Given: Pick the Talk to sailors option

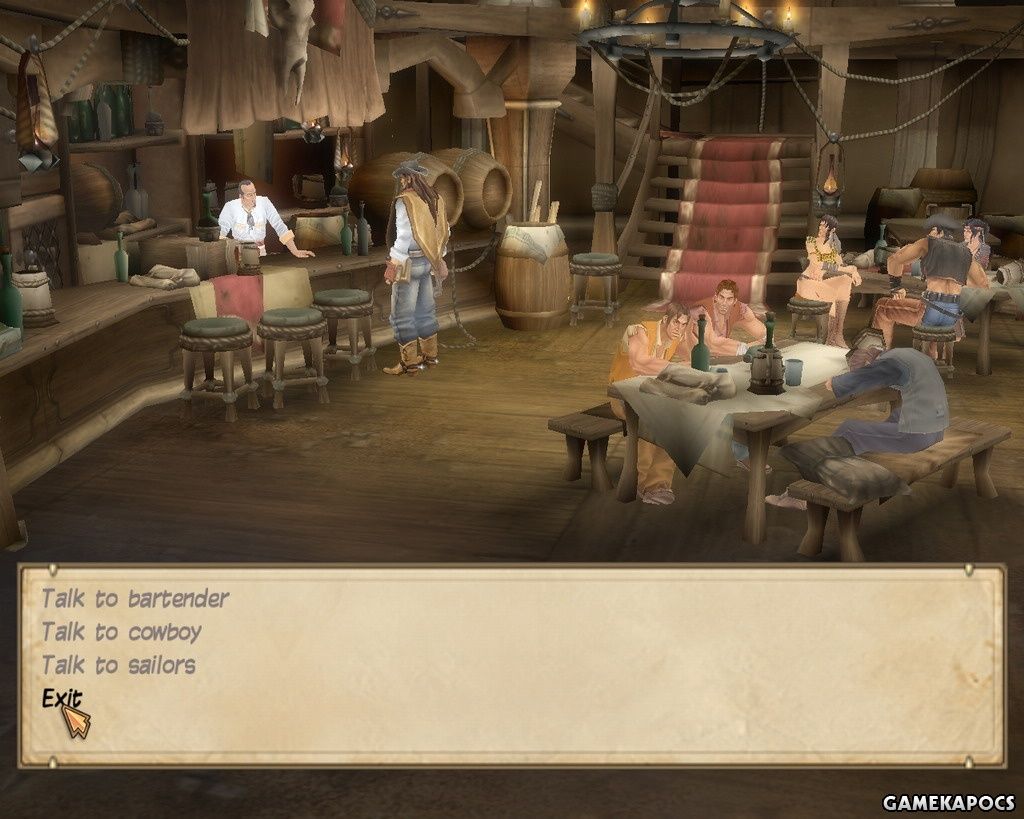Looking at the screenshot, I should tap(118, 665).
